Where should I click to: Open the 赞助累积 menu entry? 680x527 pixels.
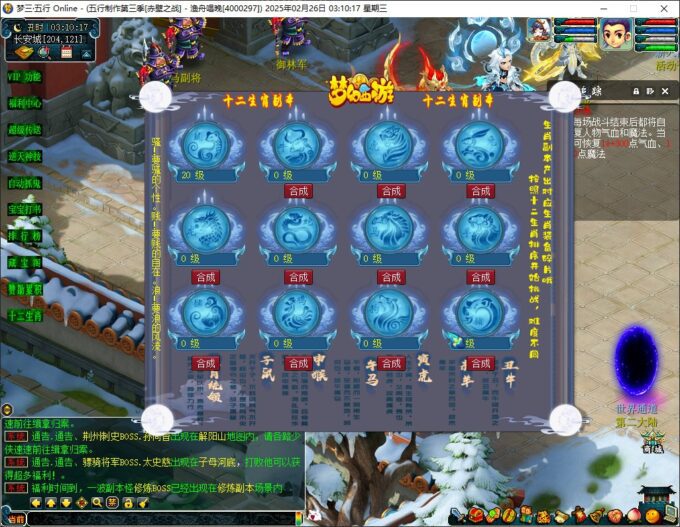click(x=25, y=289)
